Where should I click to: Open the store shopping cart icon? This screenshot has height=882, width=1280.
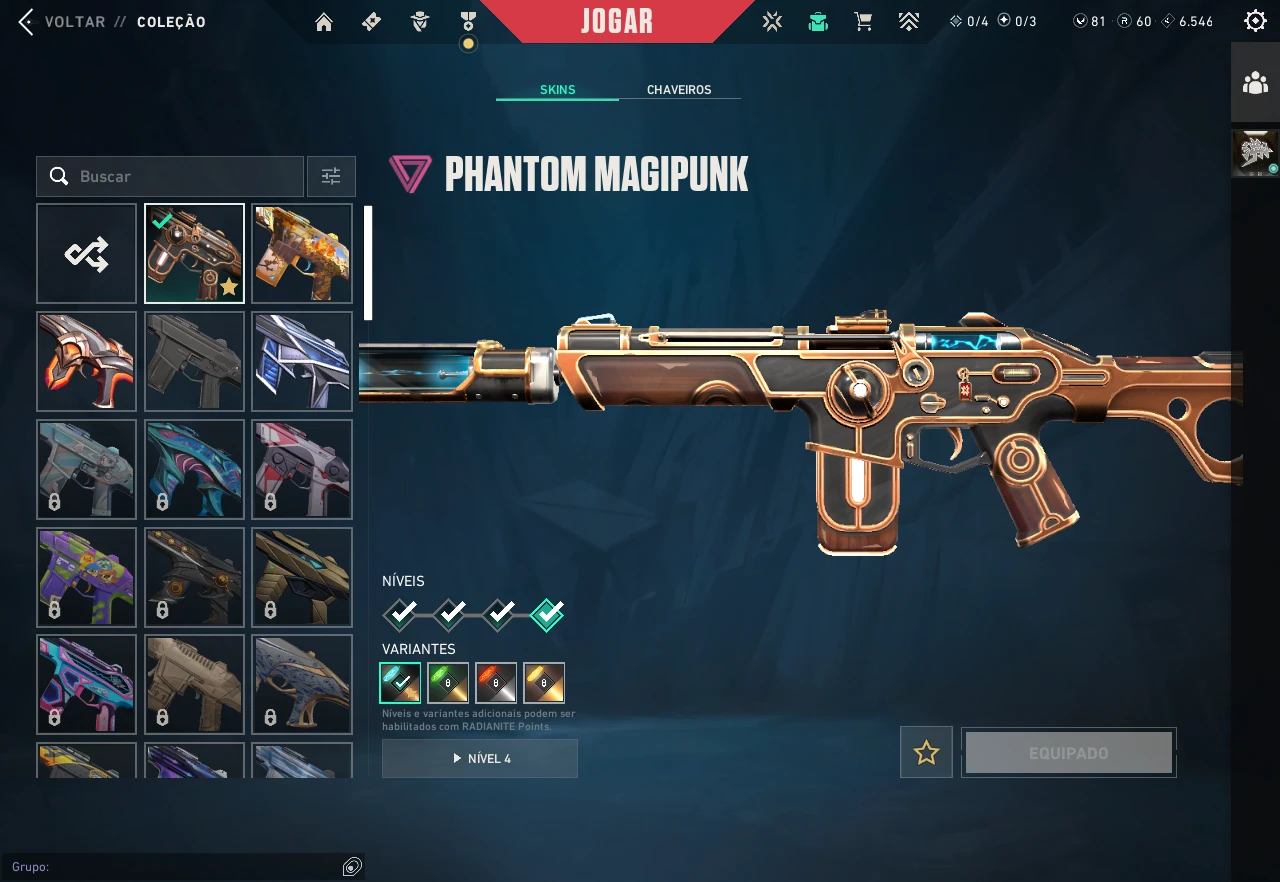(863, 22)
